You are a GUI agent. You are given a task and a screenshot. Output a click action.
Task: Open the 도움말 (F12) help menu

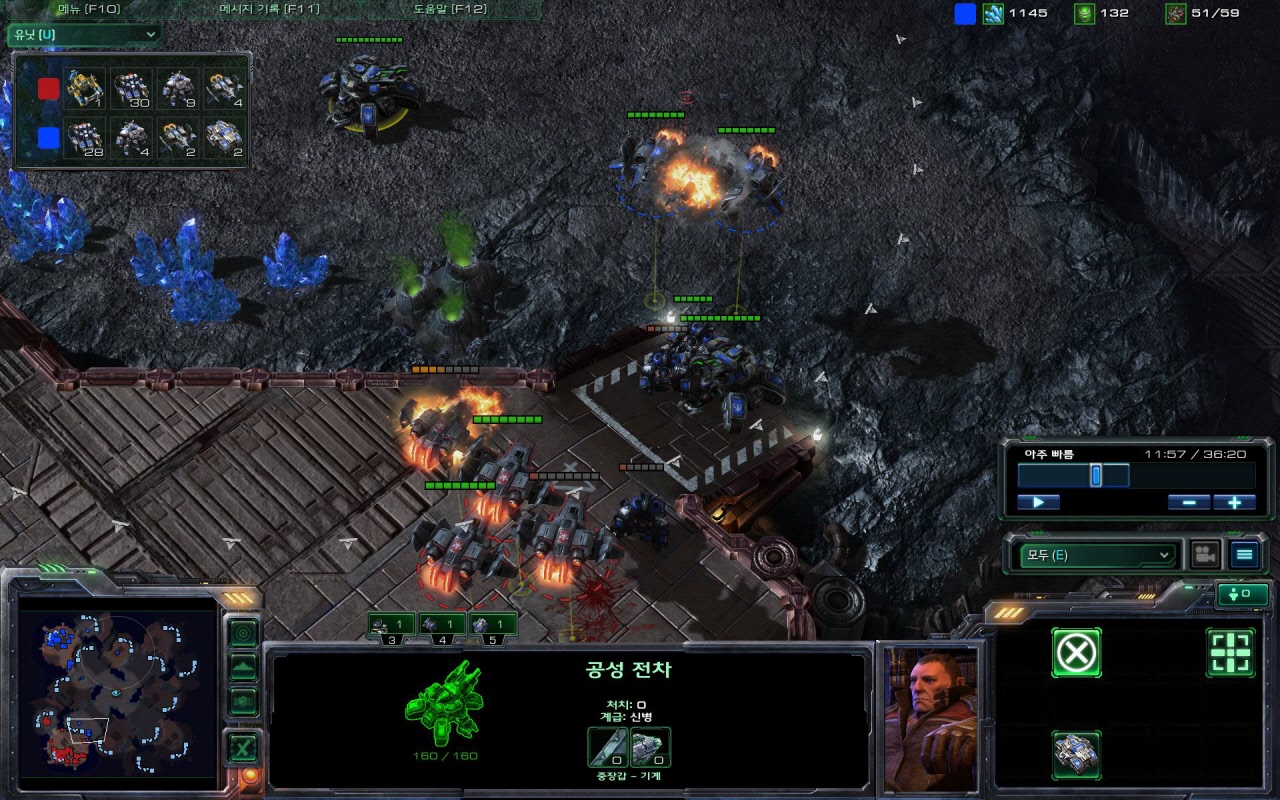point(449,9)
